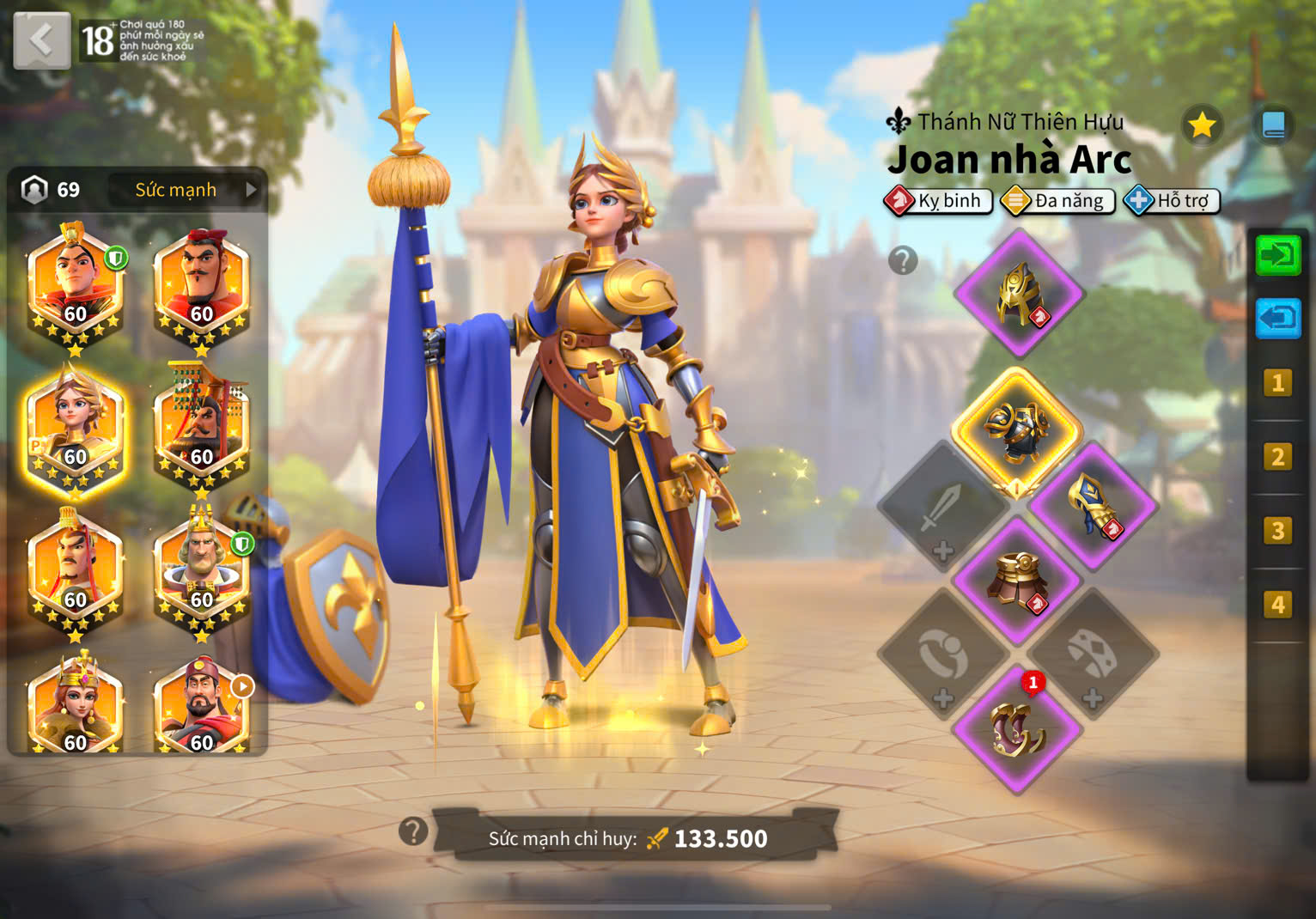Select the chest armor equipment slot
Viewport: 1316px width, 919px height.
point(1017,430)
